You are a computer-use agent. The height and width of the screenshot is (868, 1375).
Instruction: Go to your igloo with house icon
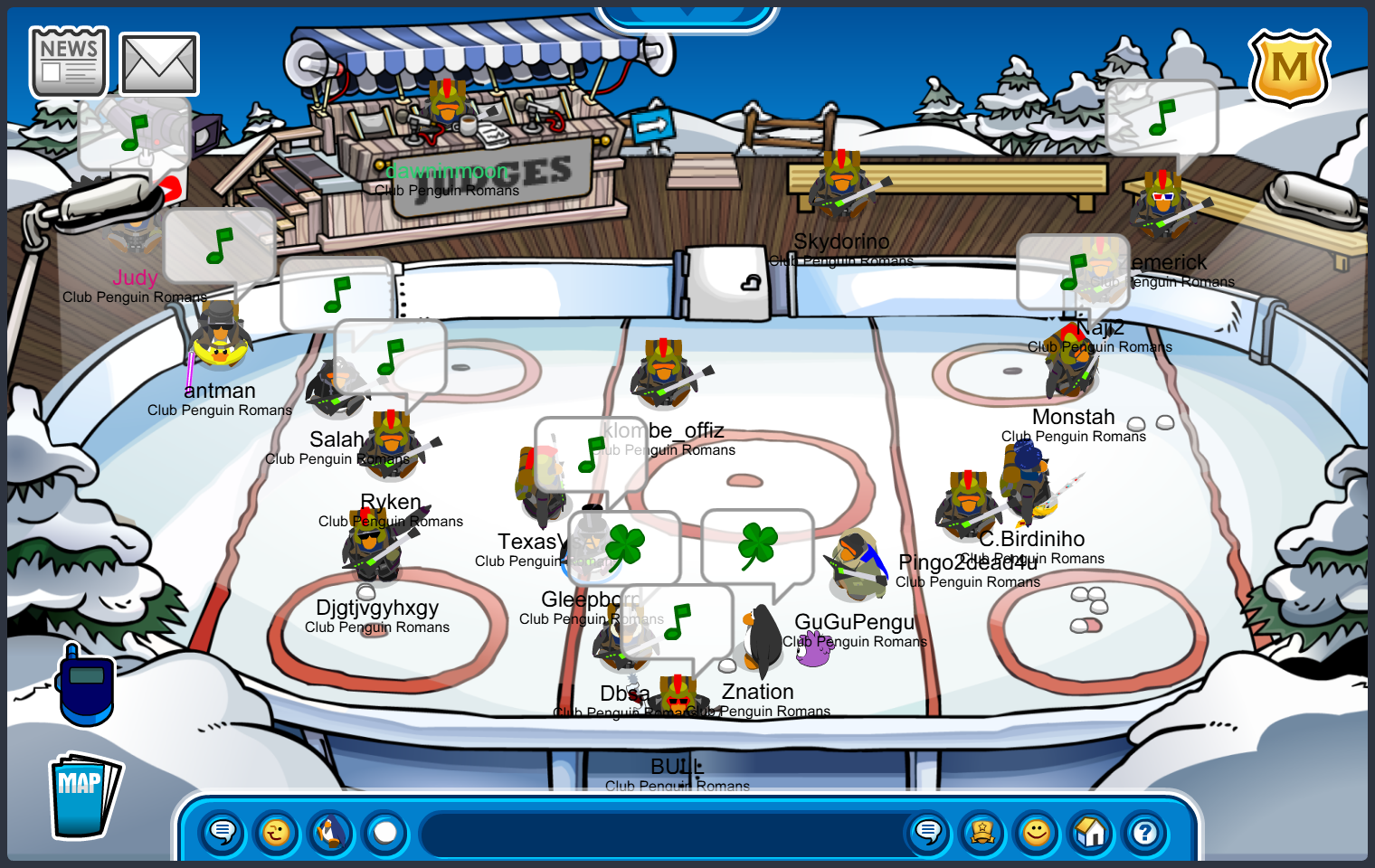(1091, 832)
